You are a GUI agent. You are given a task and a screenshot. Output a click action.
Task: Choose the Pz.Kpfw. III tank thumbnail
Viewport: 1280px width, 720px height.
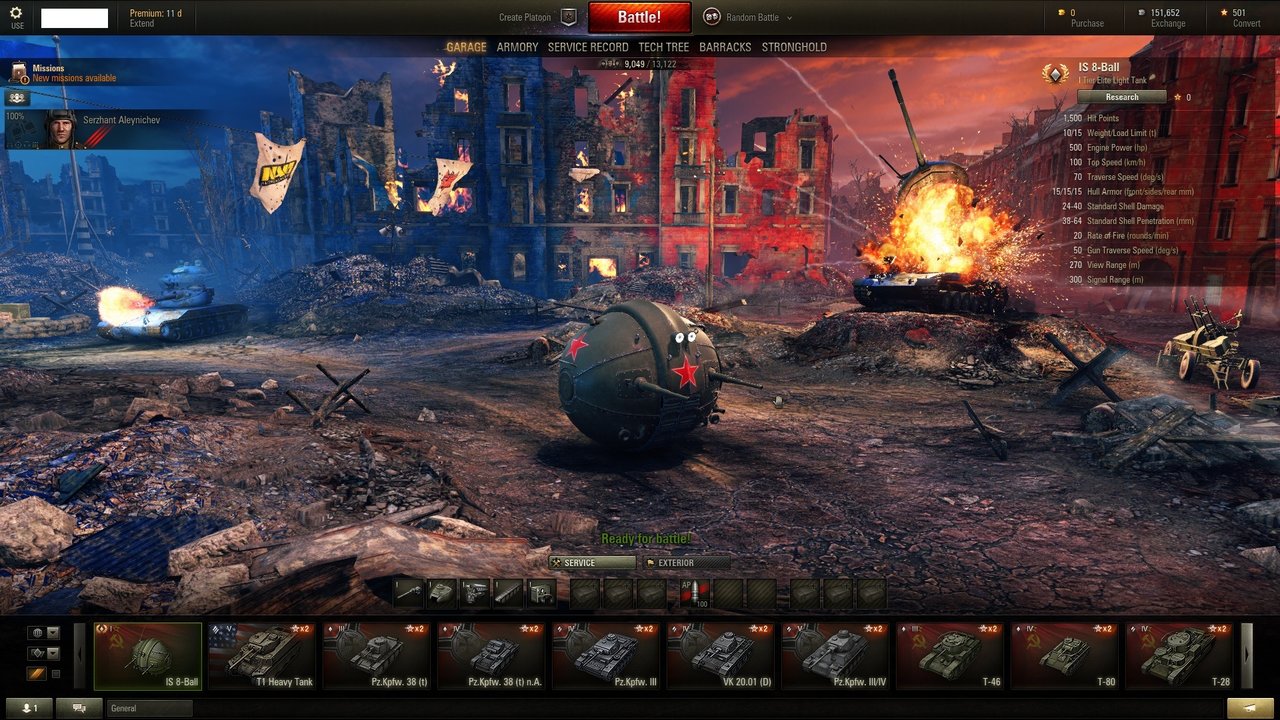[606, 656]
